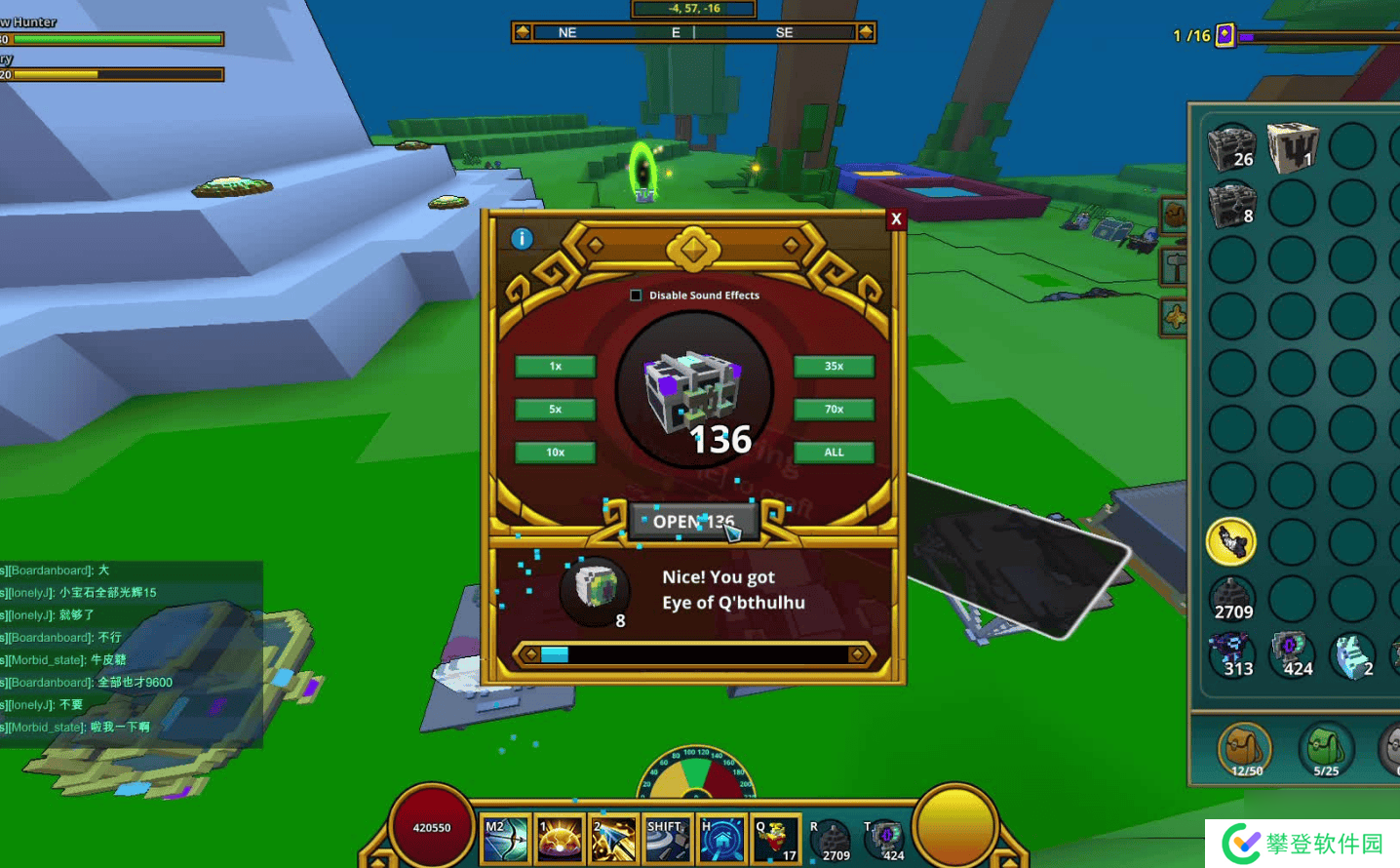
Task: Pick the 35x open amount
Action: point(834,367)
